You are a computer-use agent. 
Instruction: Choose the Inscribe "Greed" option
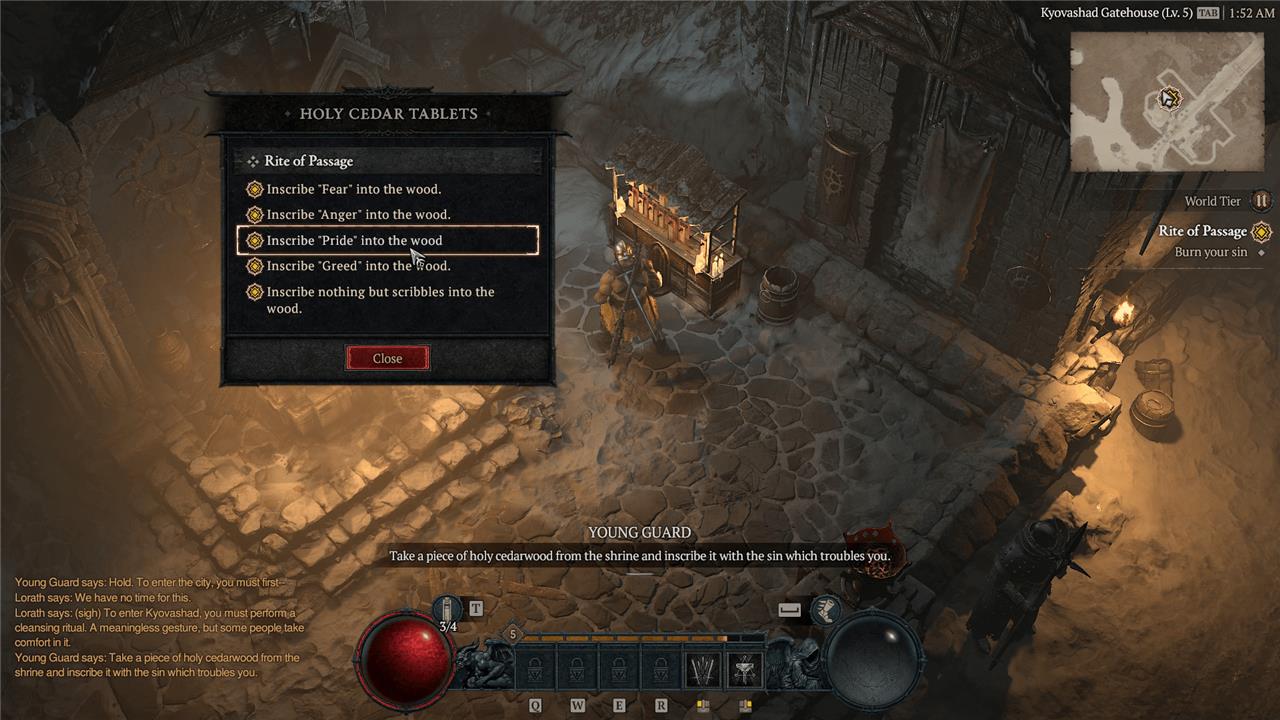[x=358, y=266]
